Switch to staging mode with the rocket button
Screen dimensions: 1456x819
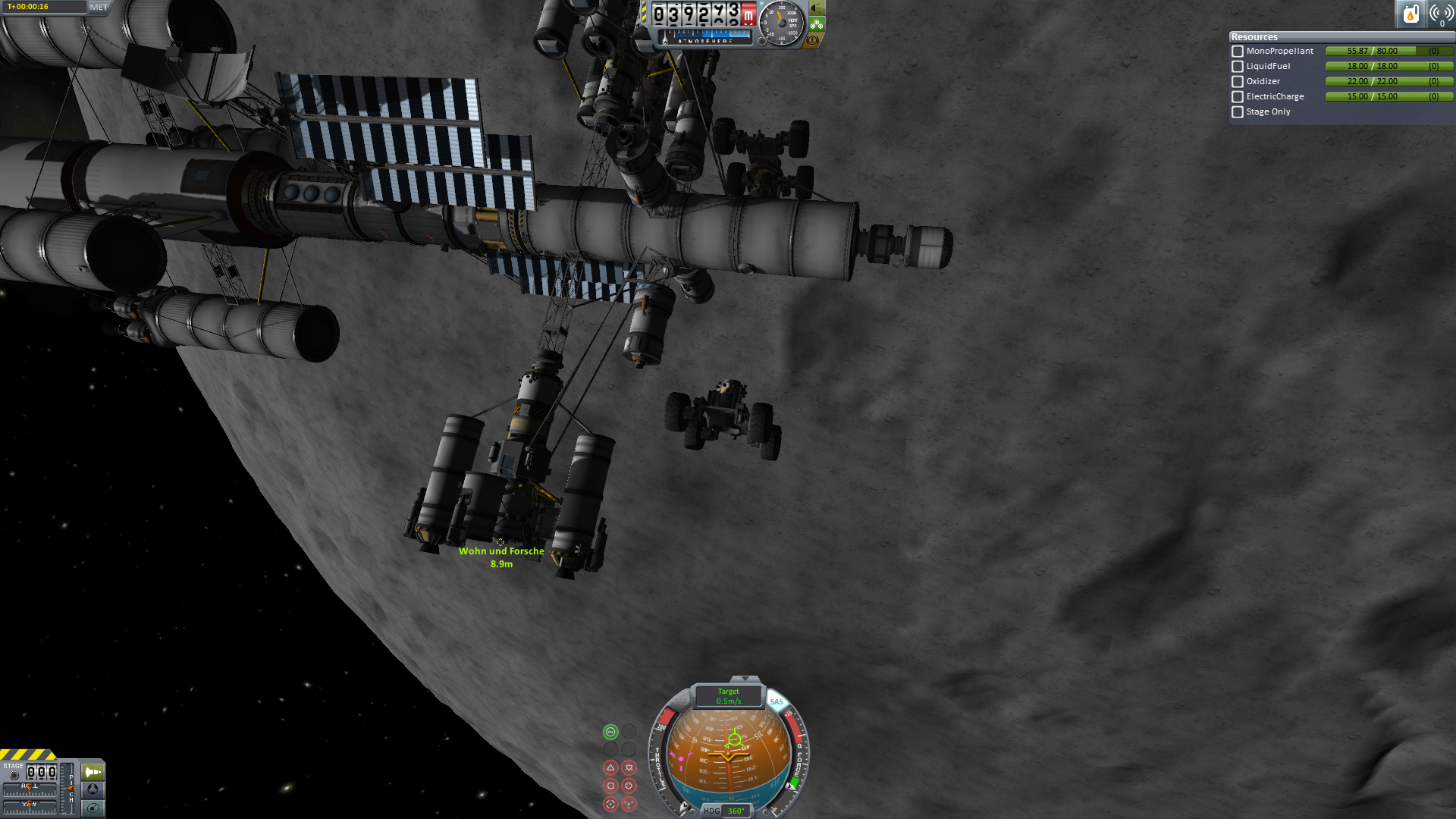click(93, 772)
